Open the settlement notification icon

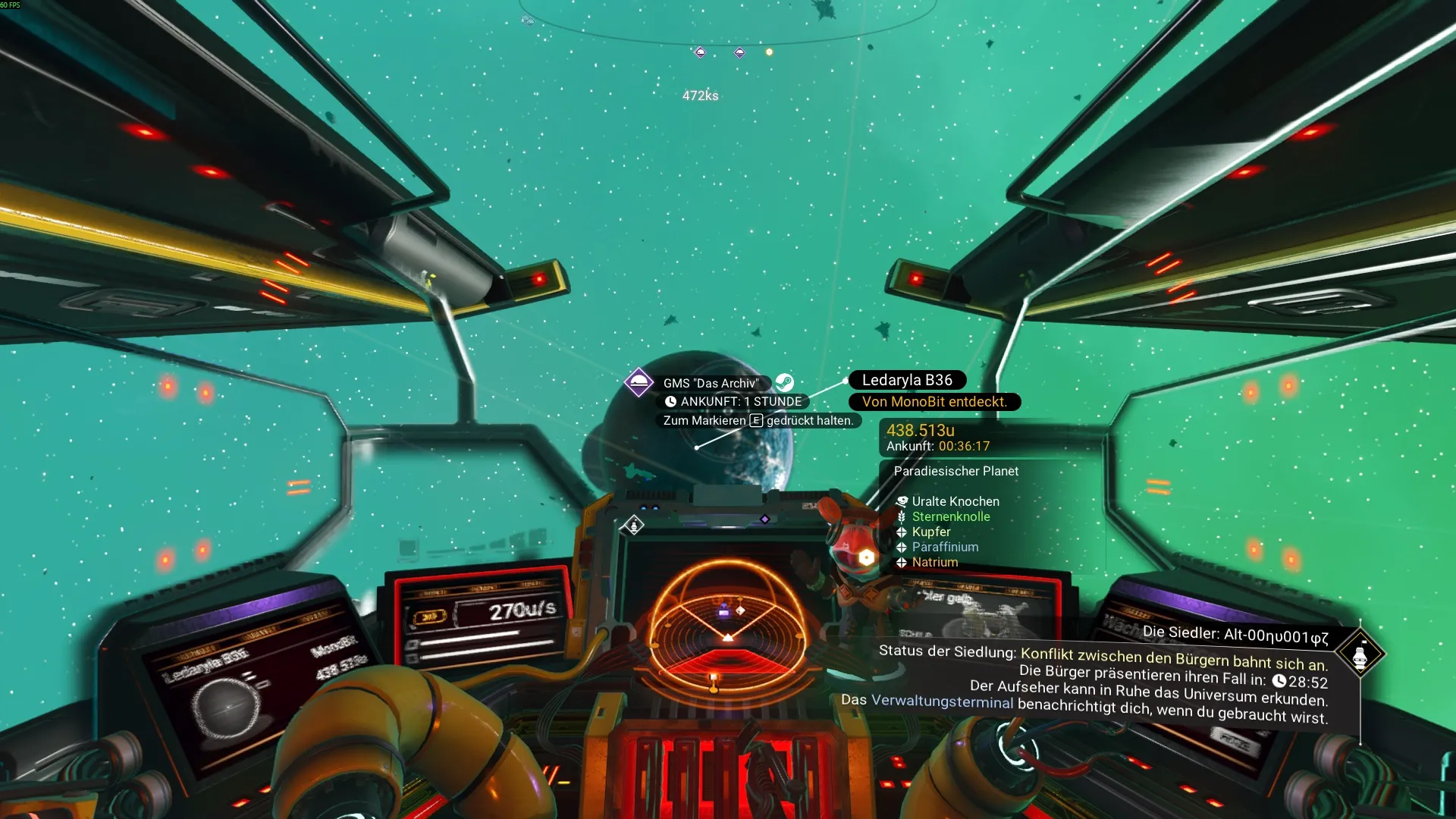pos(1360,653)
